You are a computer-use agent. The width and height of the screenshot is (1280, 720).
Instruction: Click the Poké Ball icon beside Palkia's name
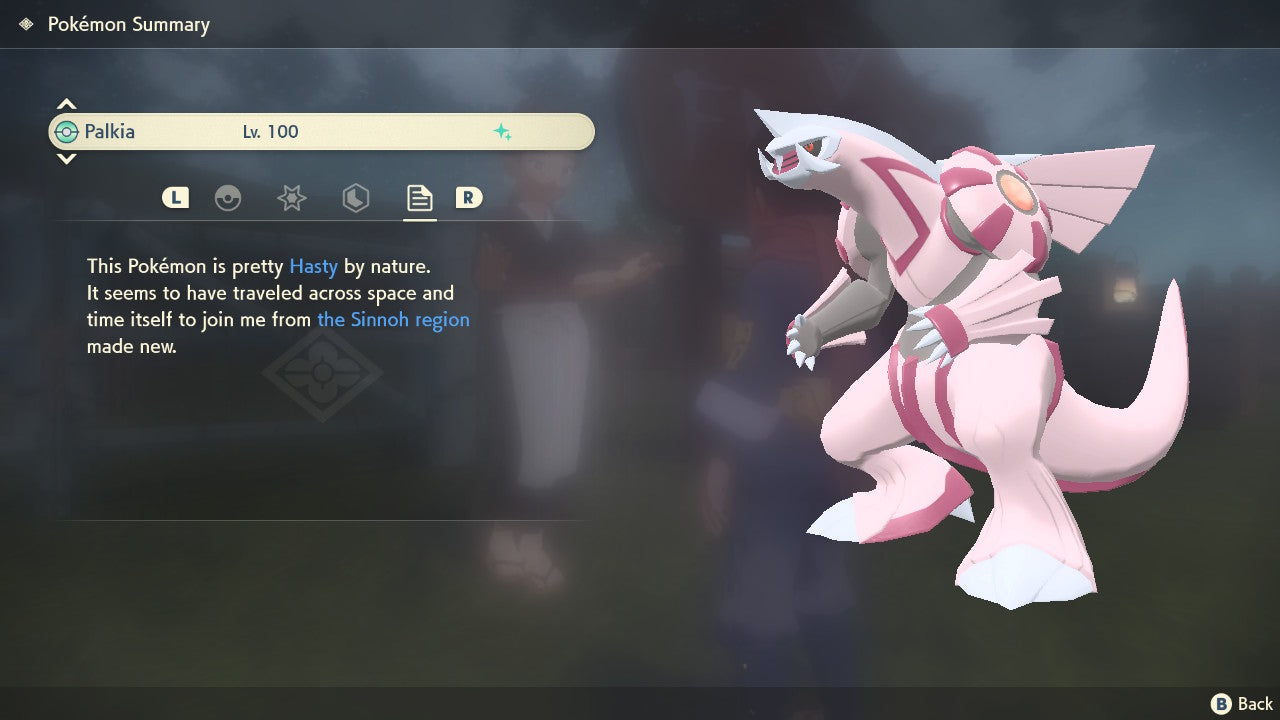tap(66, 131)
